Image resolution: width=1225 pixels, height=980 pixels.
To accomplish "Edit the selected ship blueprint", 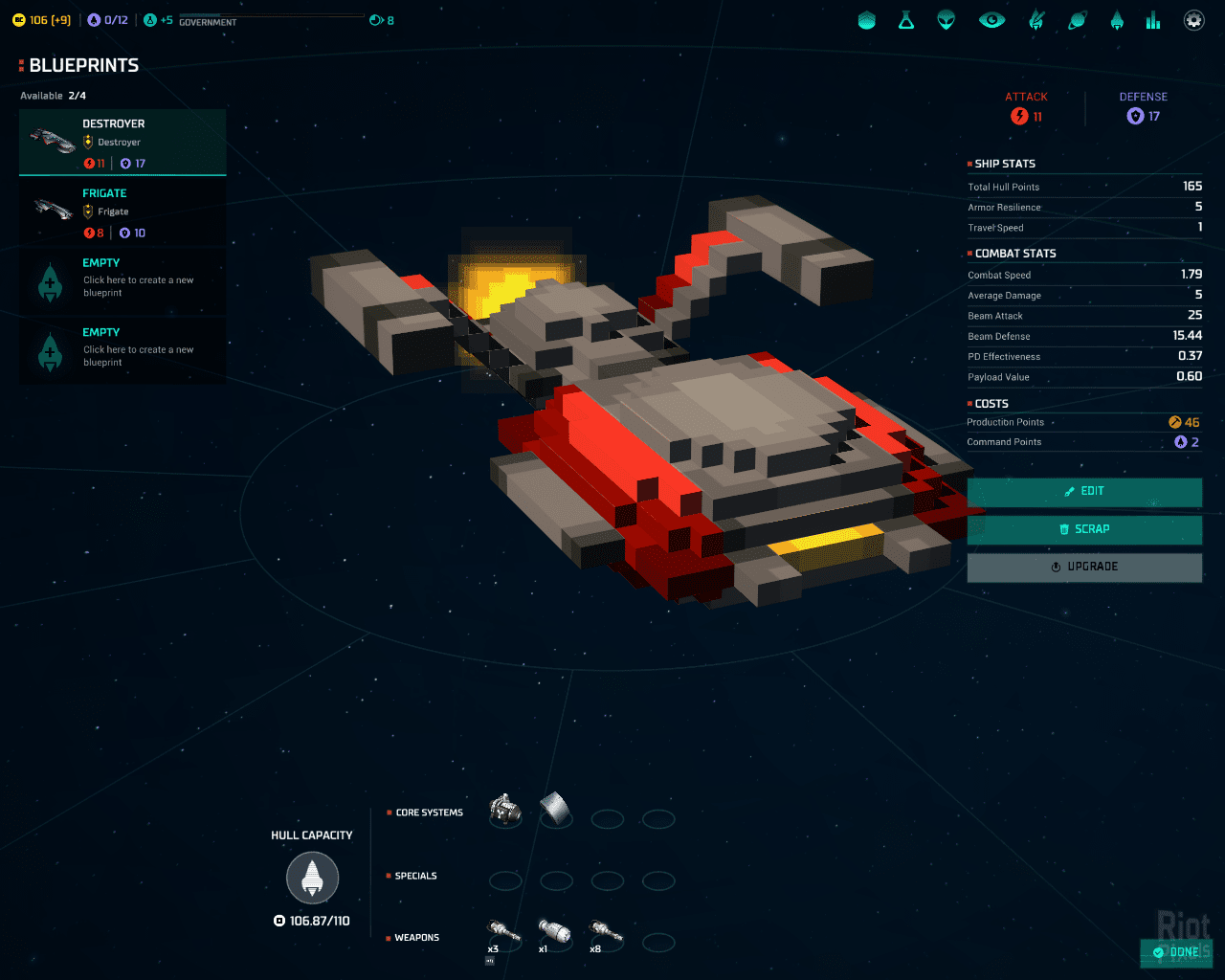I will click(x=1084, y=492).
